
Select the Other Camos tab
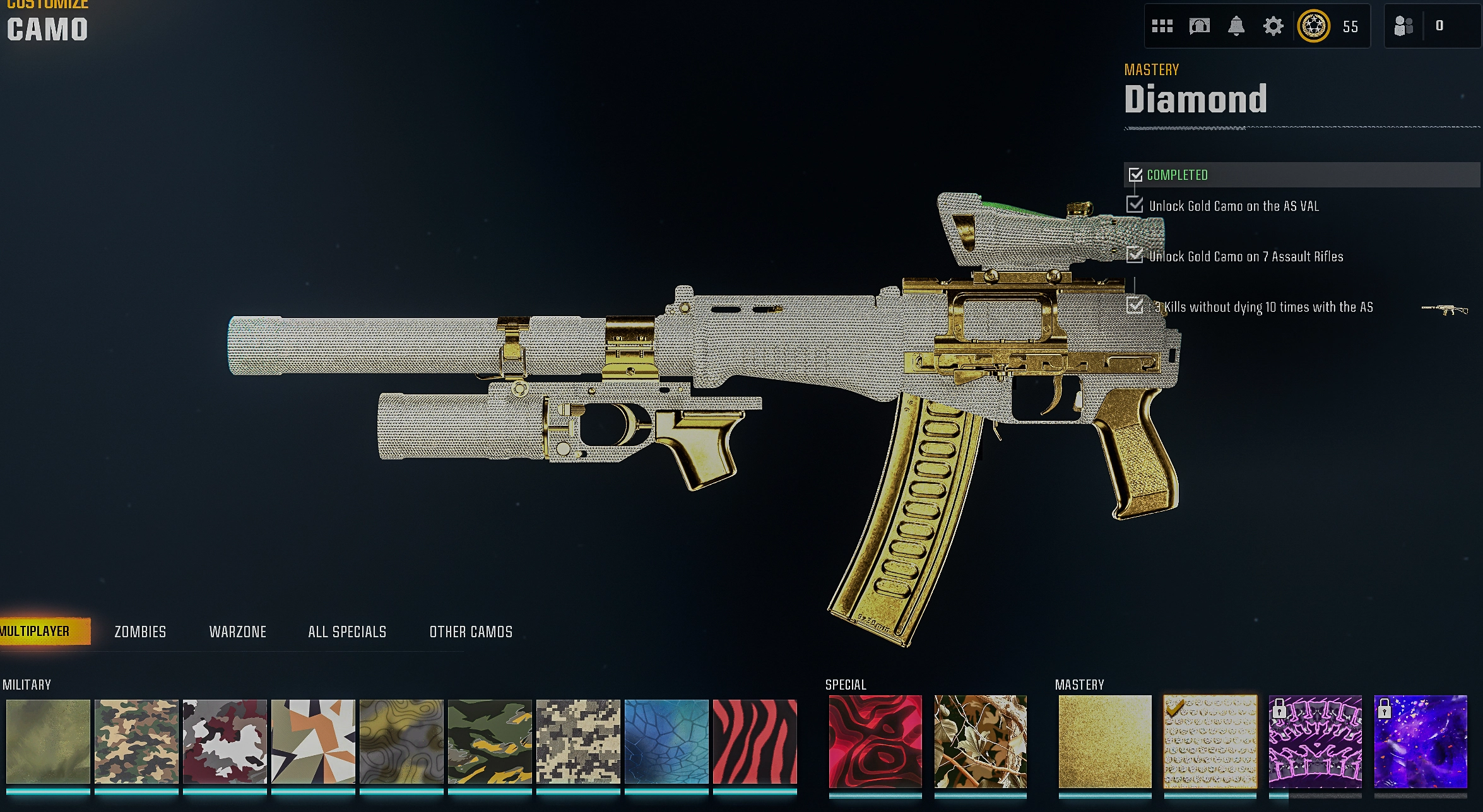(471, 632)
